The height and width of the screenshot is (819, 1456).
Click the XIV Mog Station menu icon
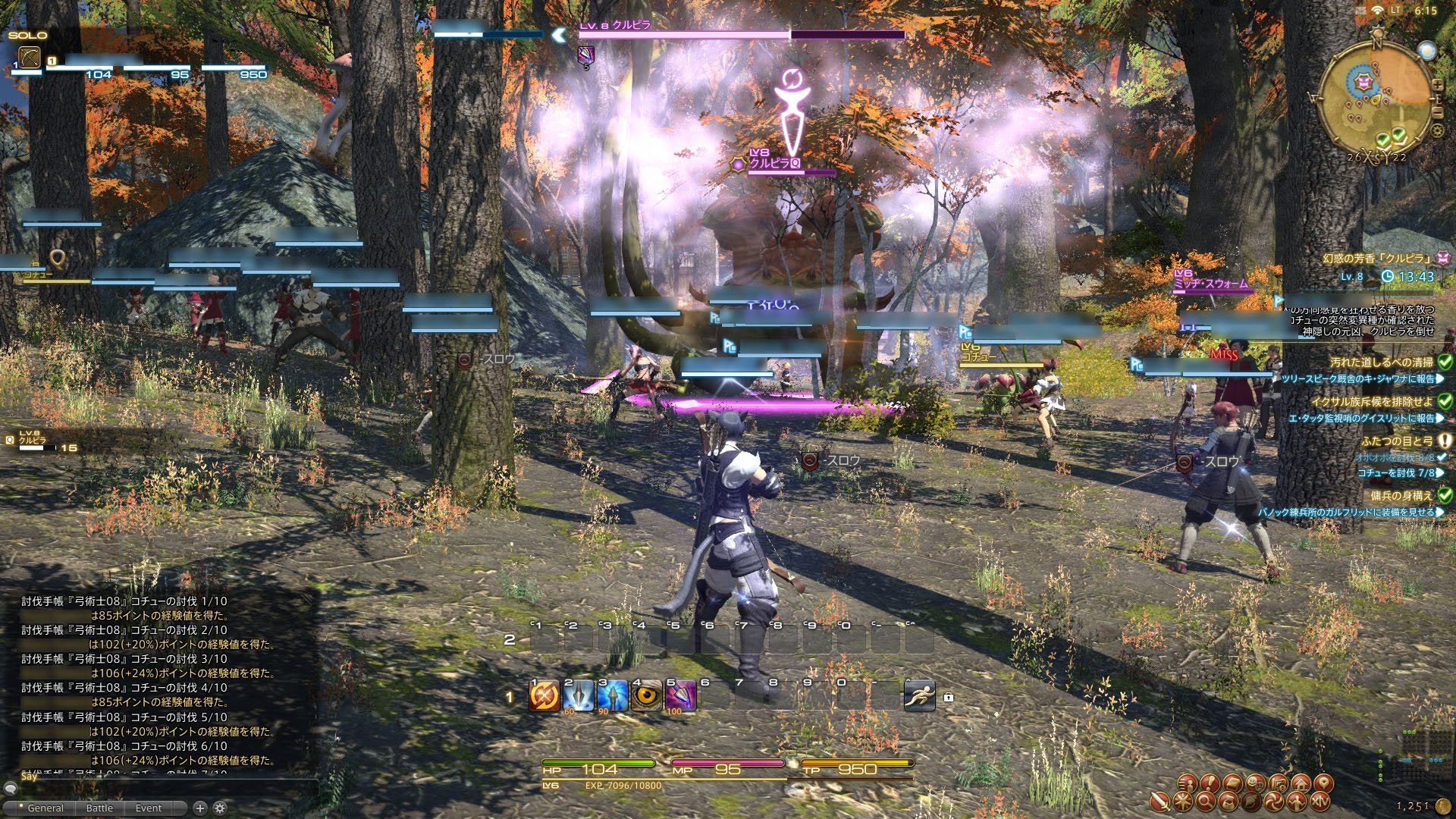tap(1319, 802)
